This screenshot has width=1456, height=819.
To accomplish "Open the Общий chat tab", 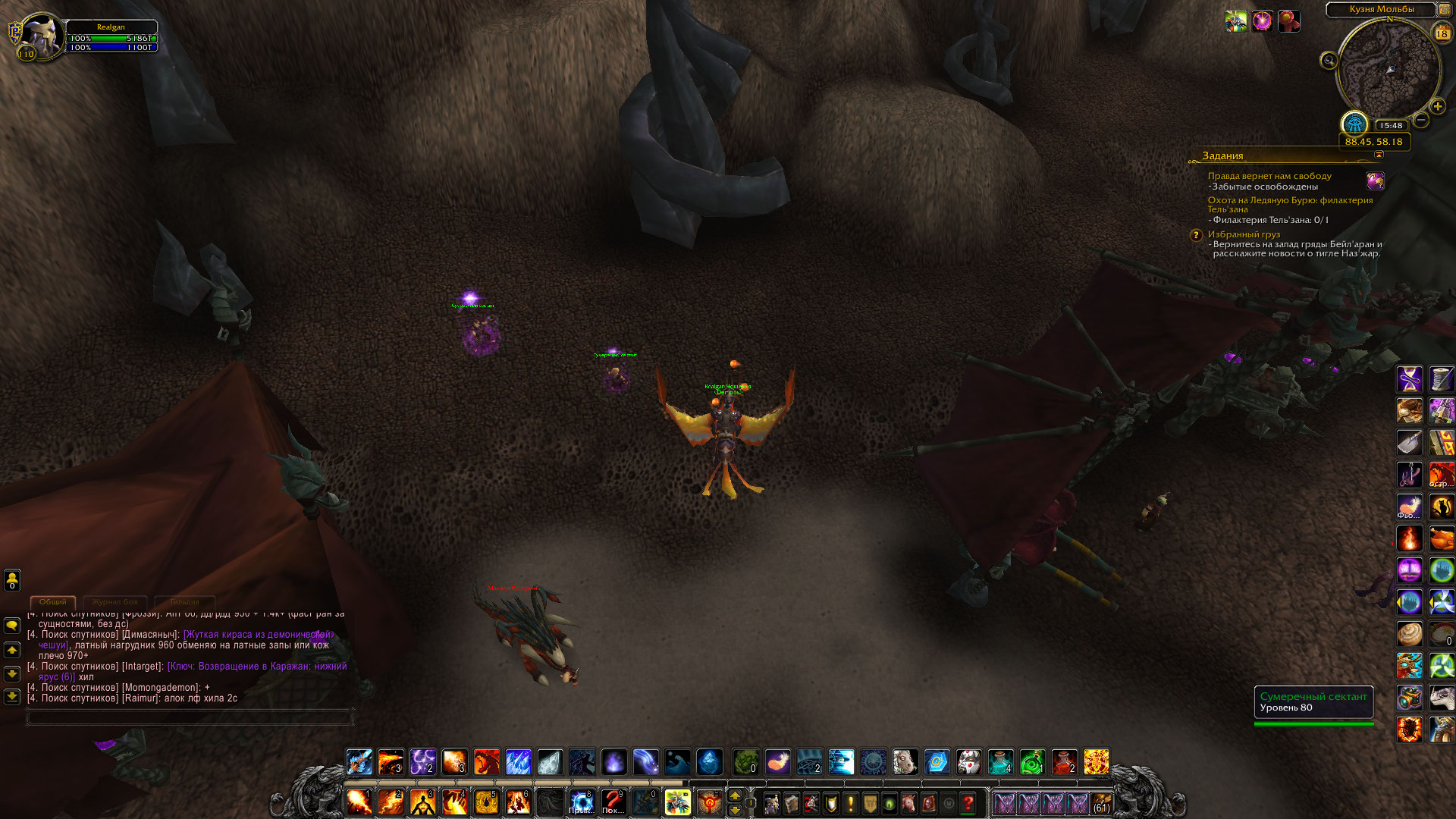I will (53, 602).
